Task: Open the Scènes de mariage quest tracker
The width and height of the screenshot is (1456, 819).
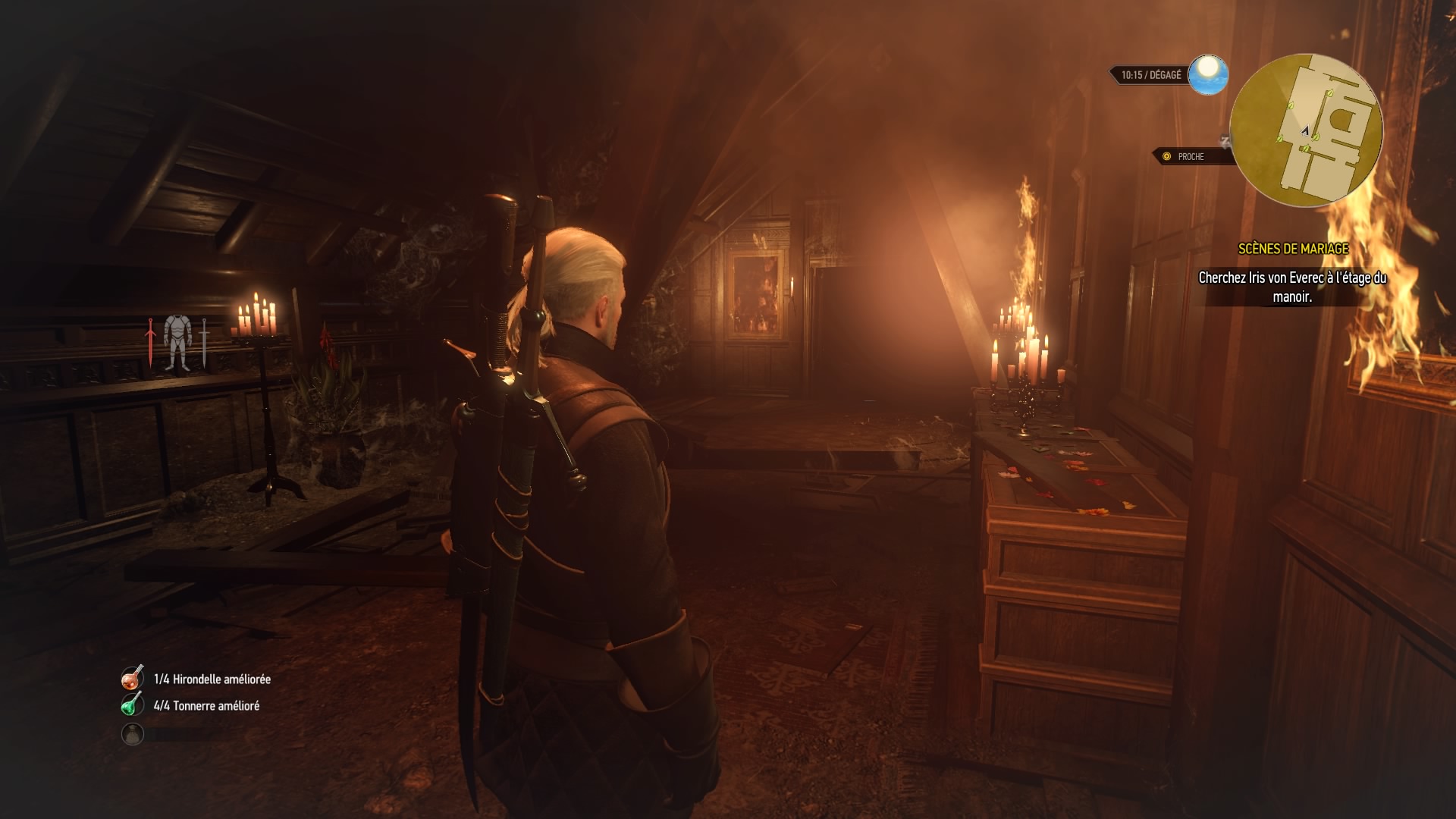Action: tap(1293, 249)
